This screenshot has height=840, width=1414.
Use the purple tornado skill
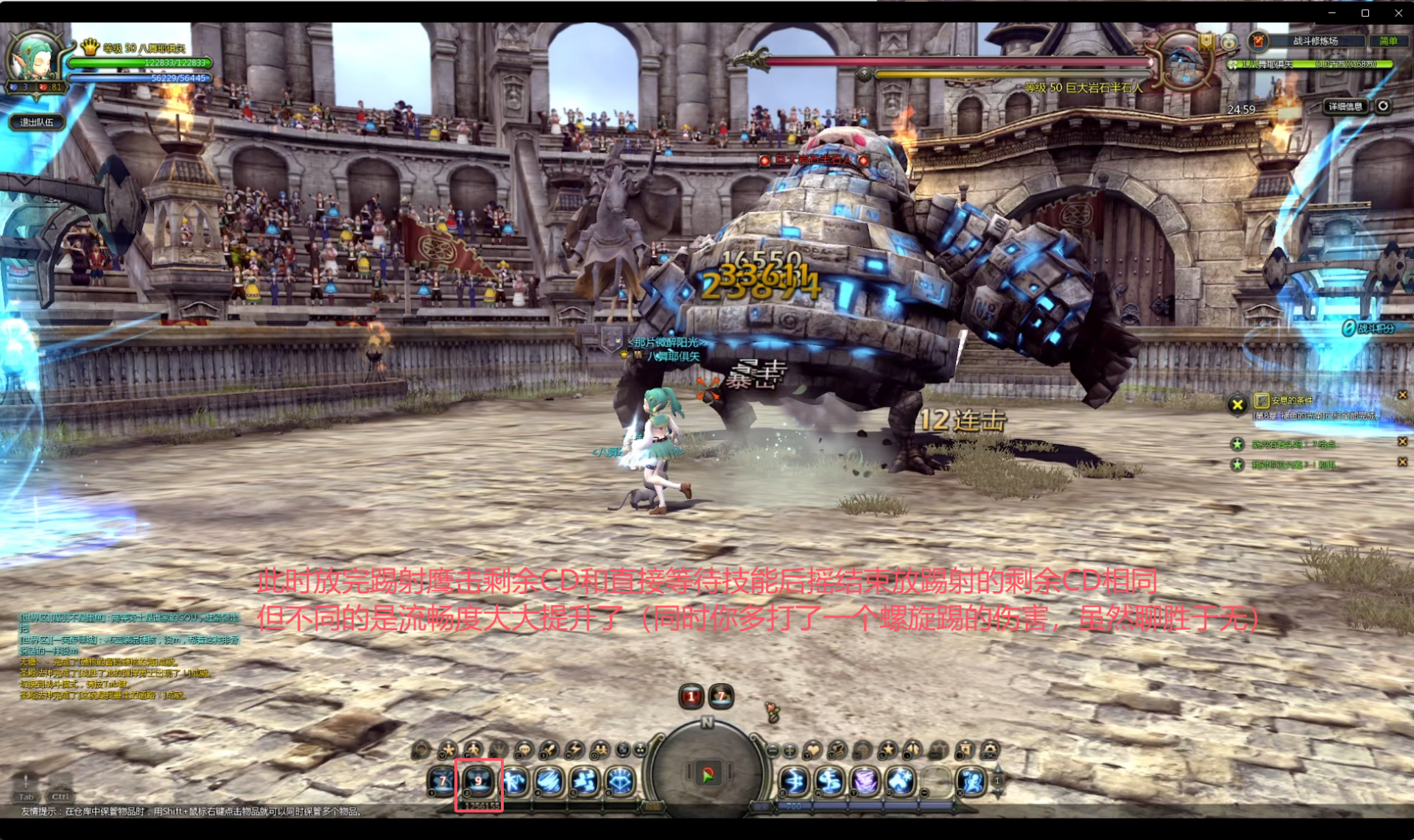[865, 782]
